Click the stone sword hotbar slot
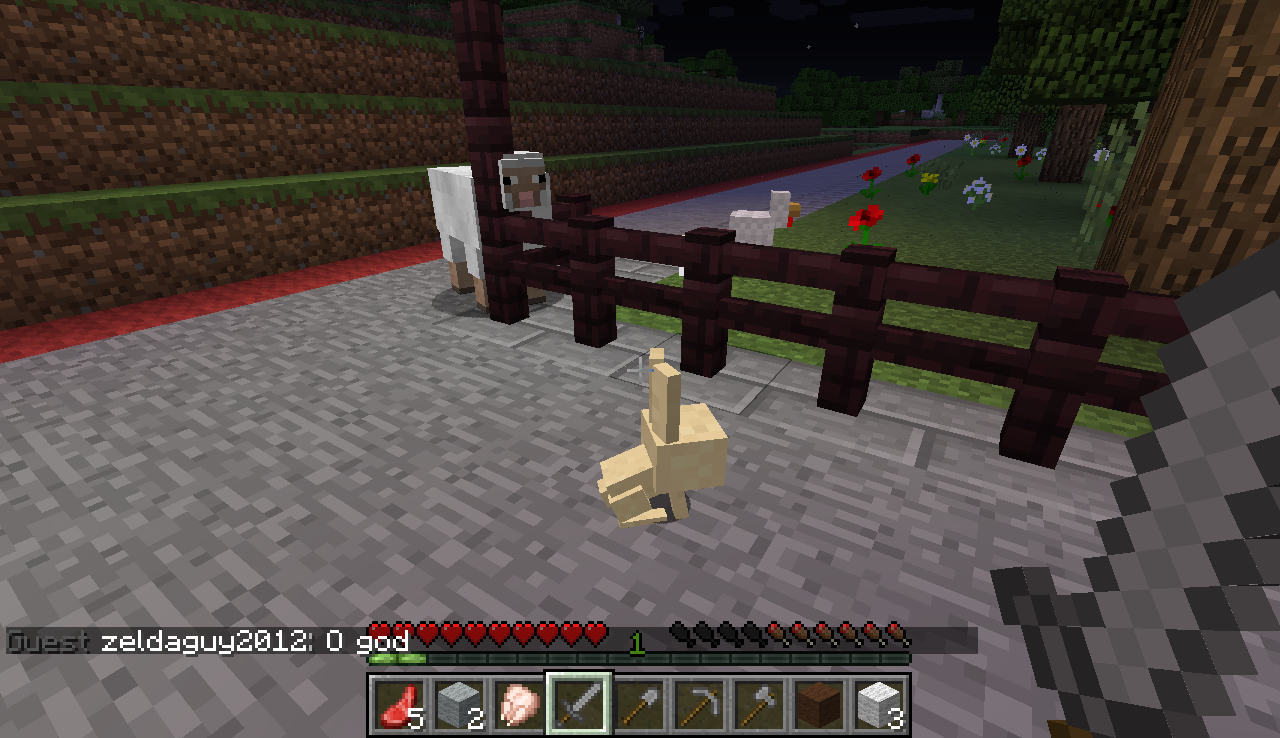 point(578,704)
